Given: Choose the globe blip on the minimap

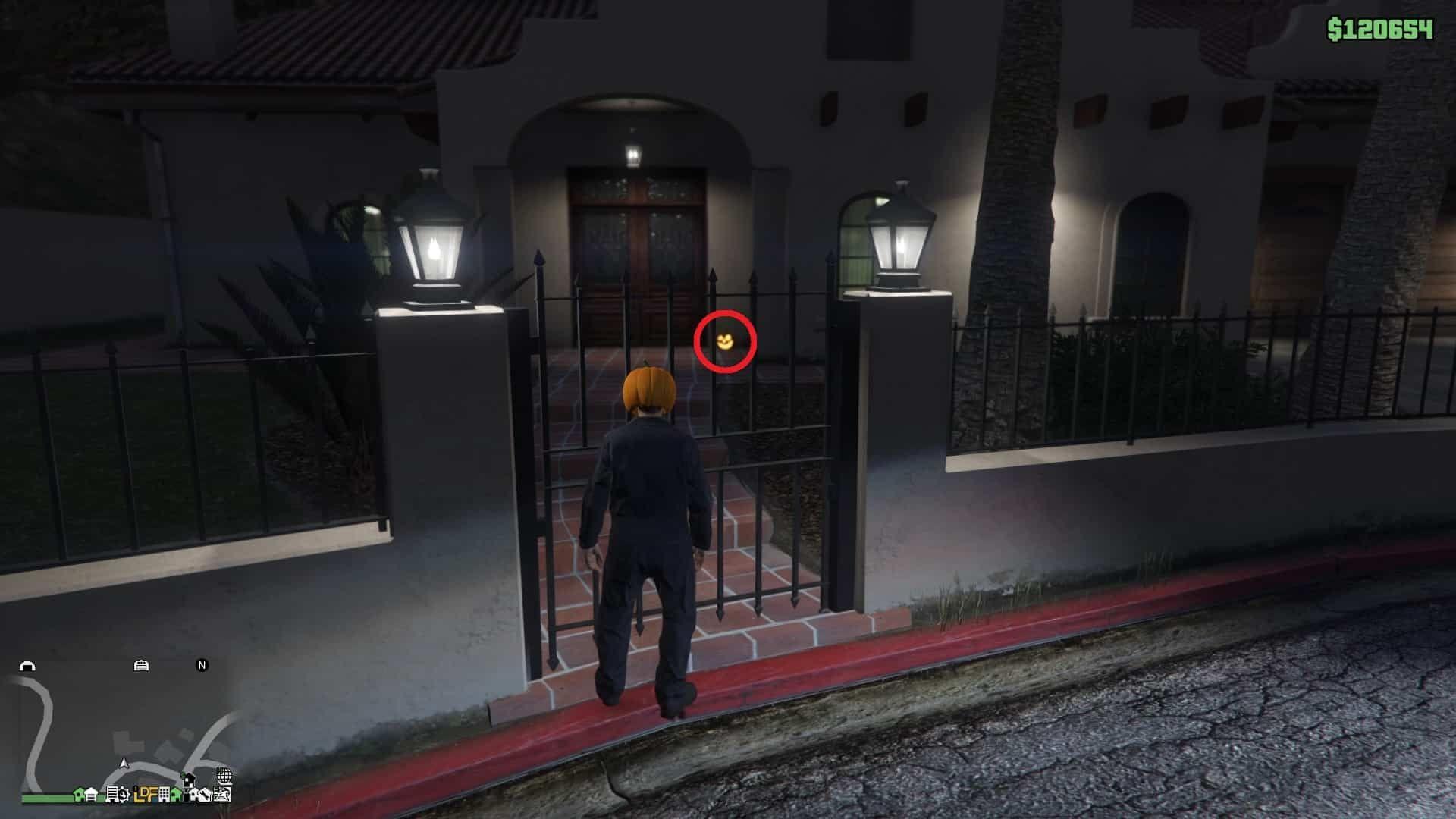Looking at the screenshot, I should [224, 776].
